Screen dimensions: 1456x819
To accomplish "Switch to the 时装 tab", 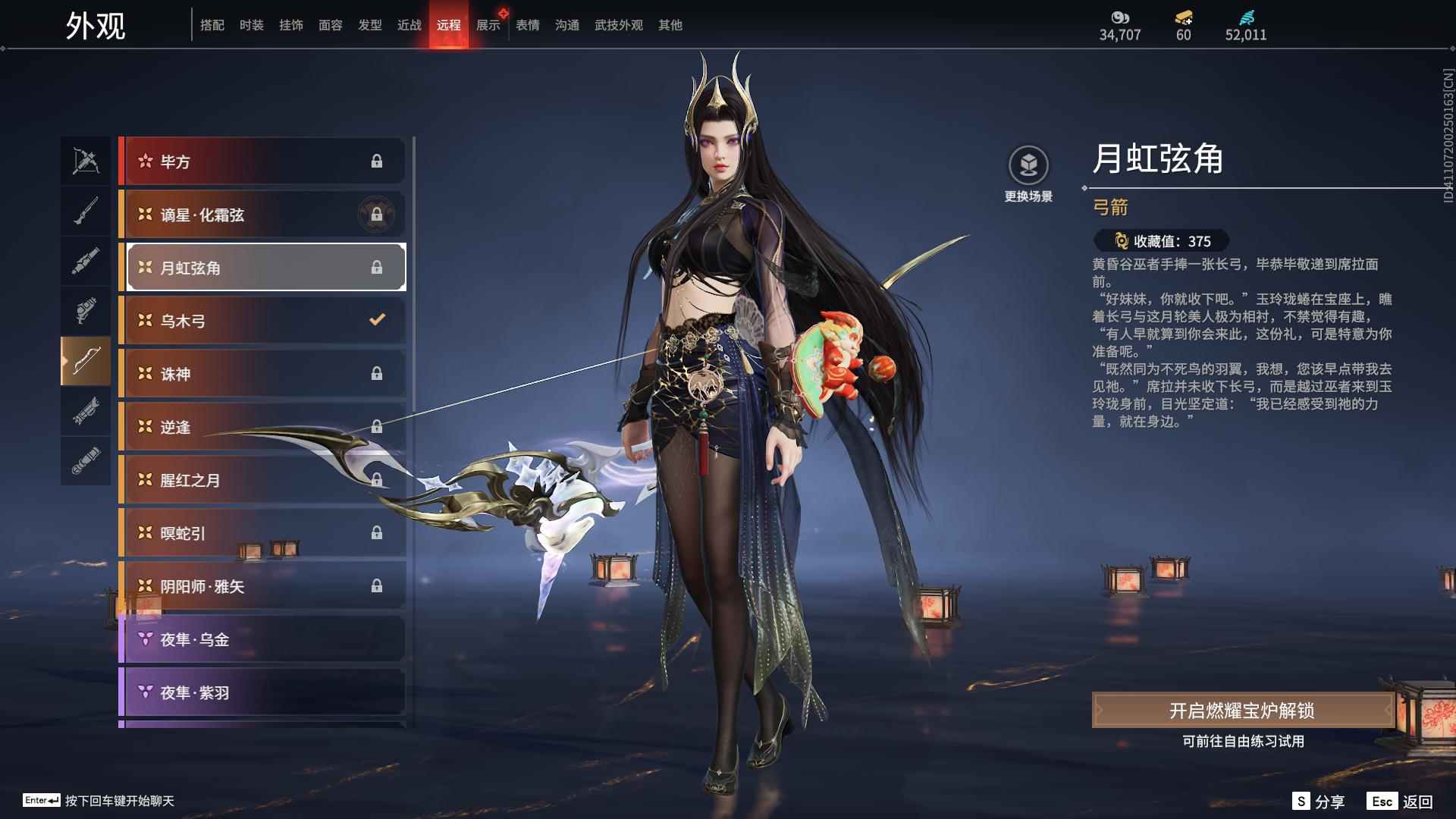I will point(250,24).
